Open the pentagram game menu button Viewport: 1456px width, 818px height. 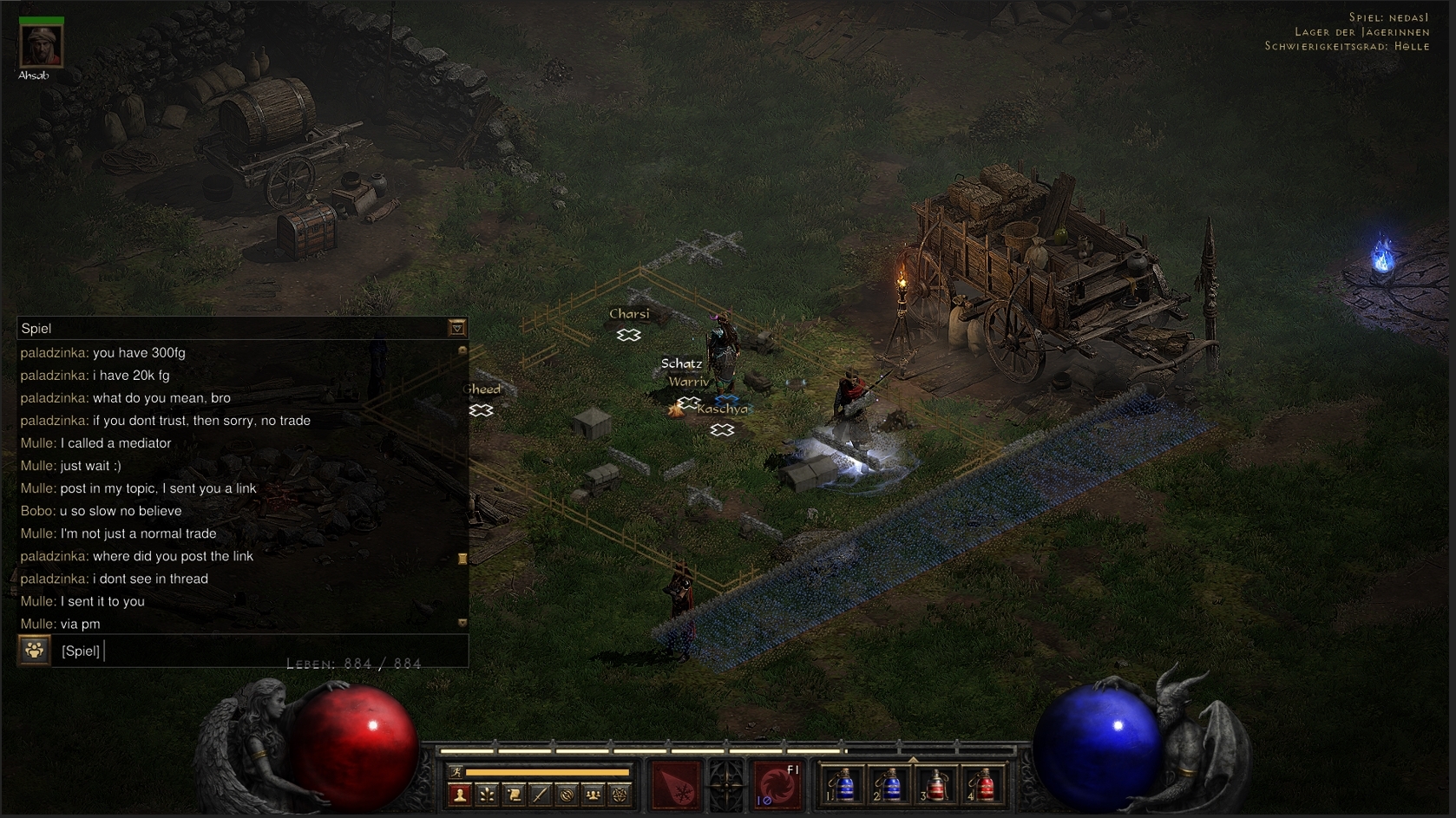point(620,794)
